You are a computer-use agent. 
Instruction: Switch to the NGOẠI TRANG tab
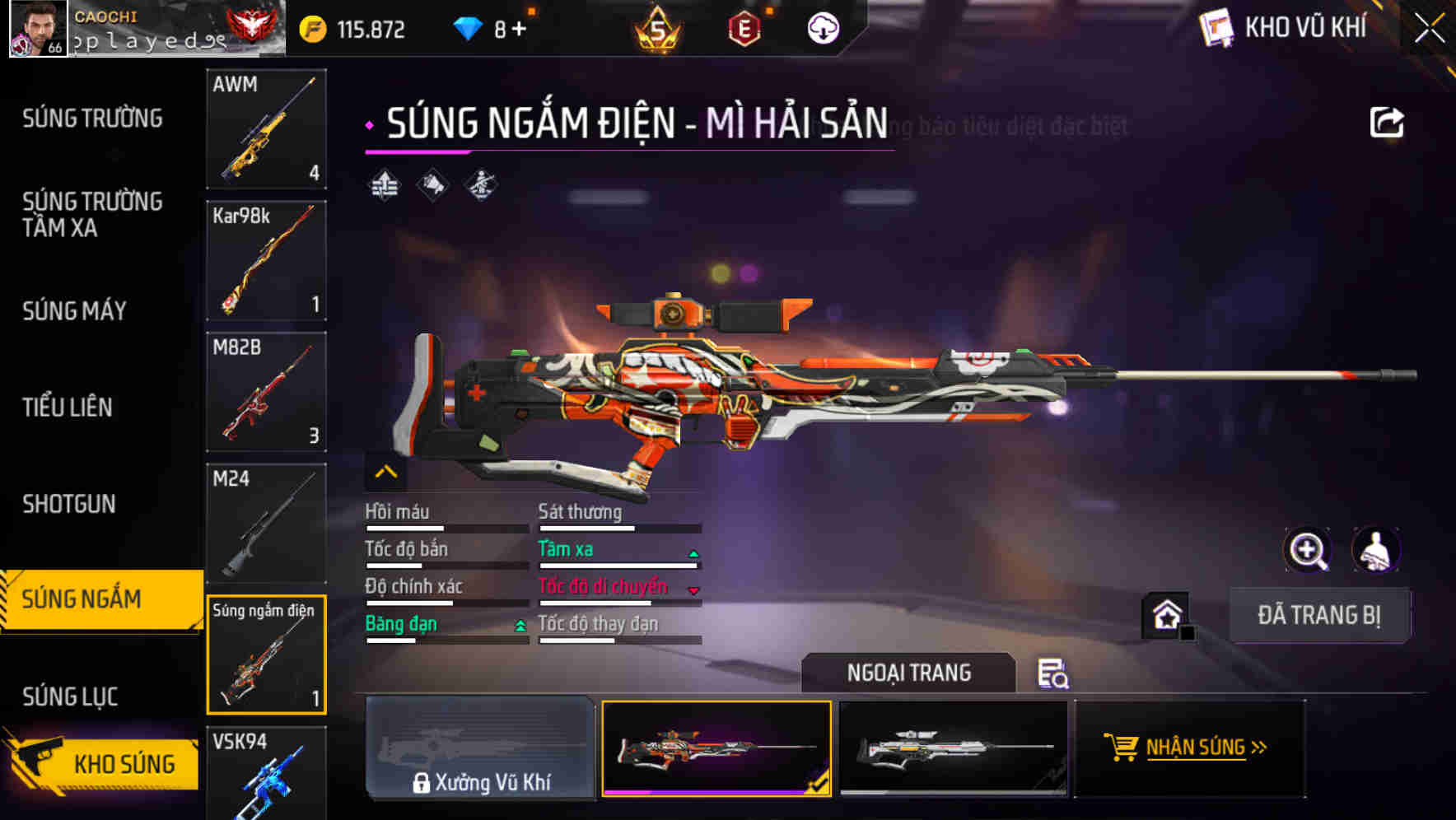[x=909, y=673]
